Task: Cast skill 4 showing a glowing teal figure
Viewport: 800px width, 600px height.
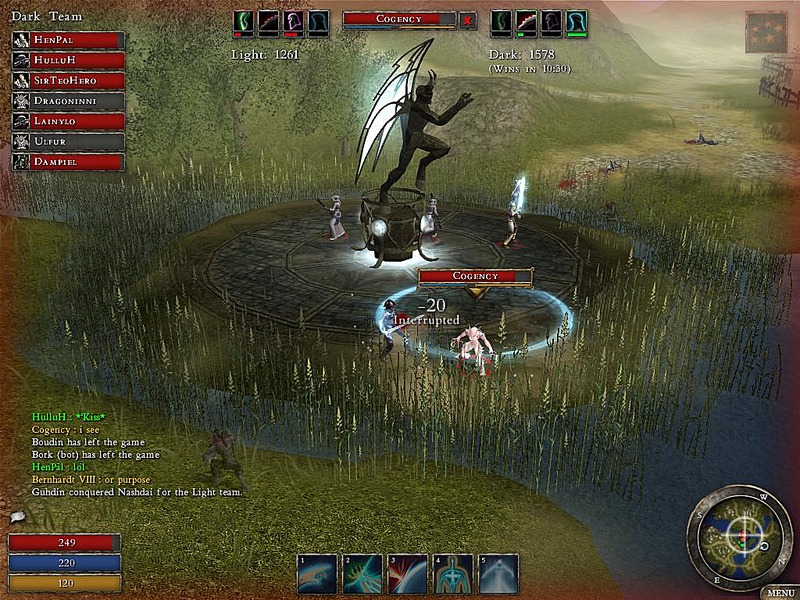Action: (452, 574)
